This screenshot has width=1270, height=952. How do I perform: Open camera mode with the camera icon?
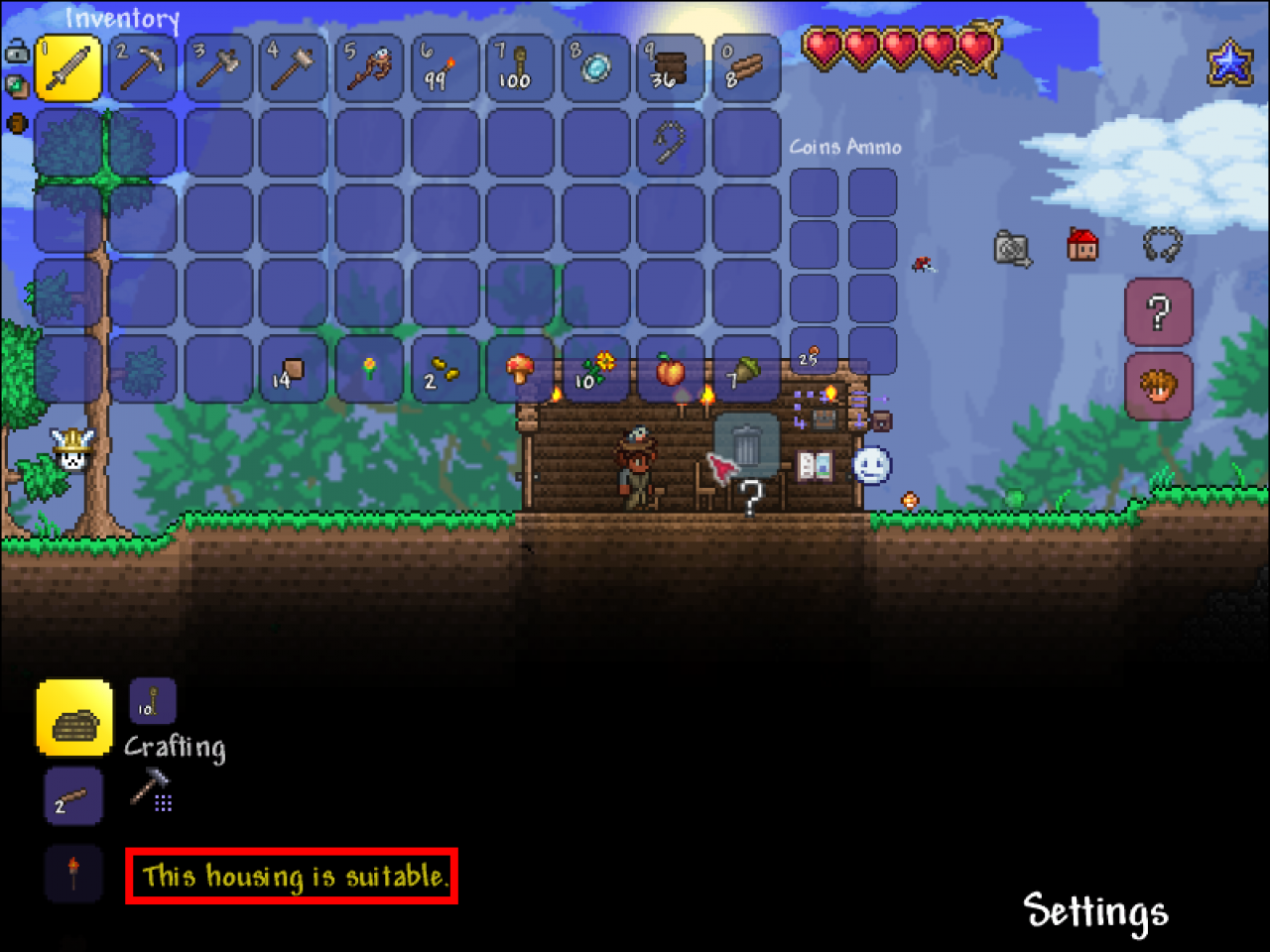click(x=1013, y=249)
